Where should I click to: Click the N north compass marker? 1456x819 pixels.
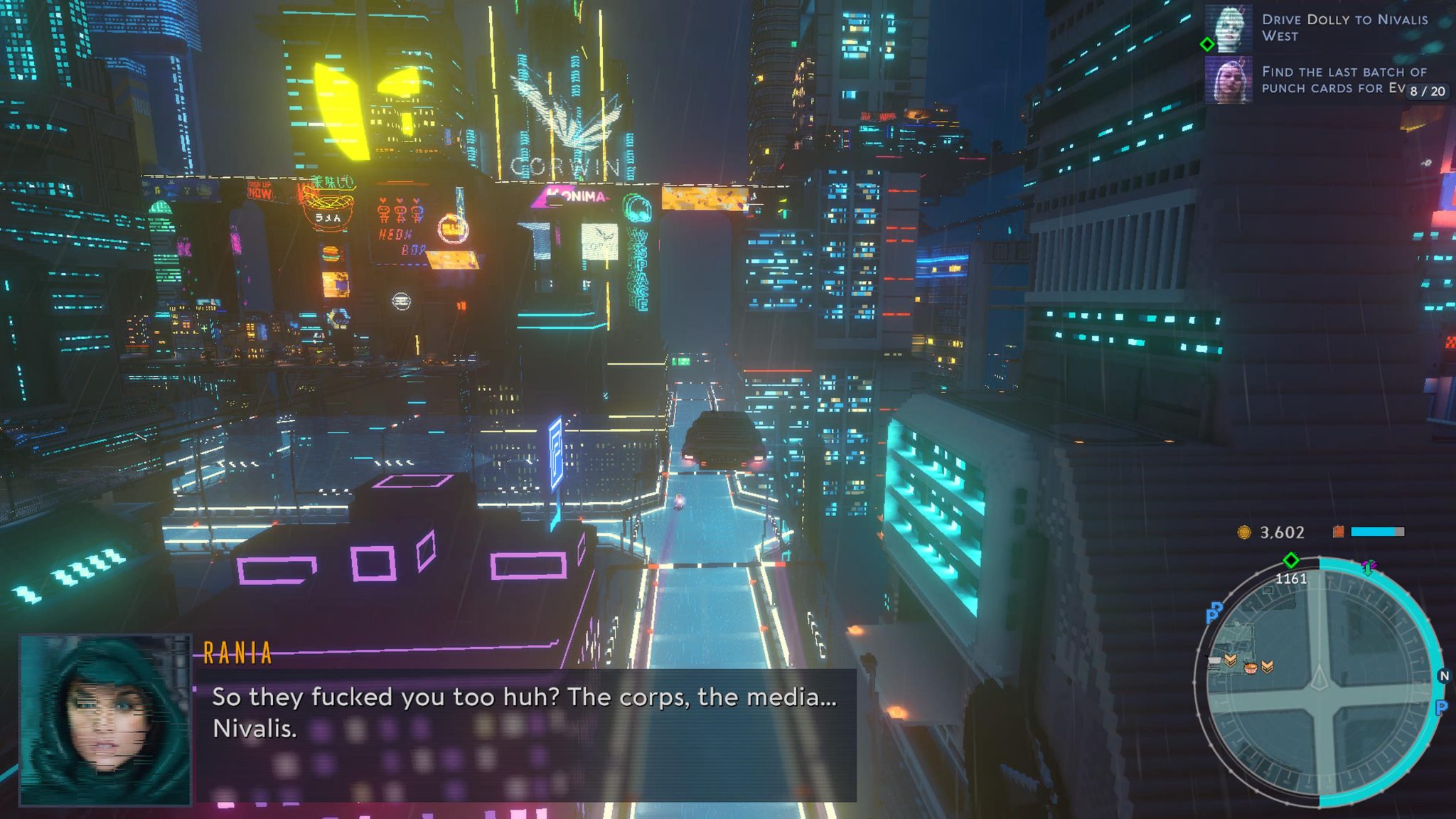(1445, 675)
